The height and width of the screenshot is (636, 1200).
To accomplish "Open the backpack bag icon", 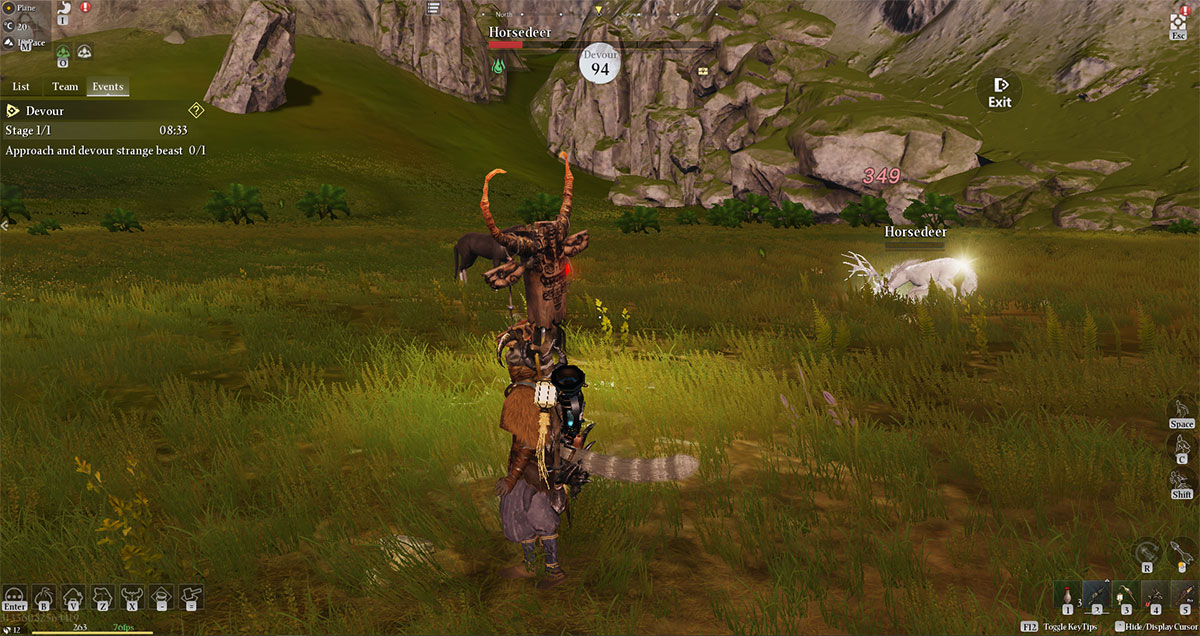I will 44,597.
